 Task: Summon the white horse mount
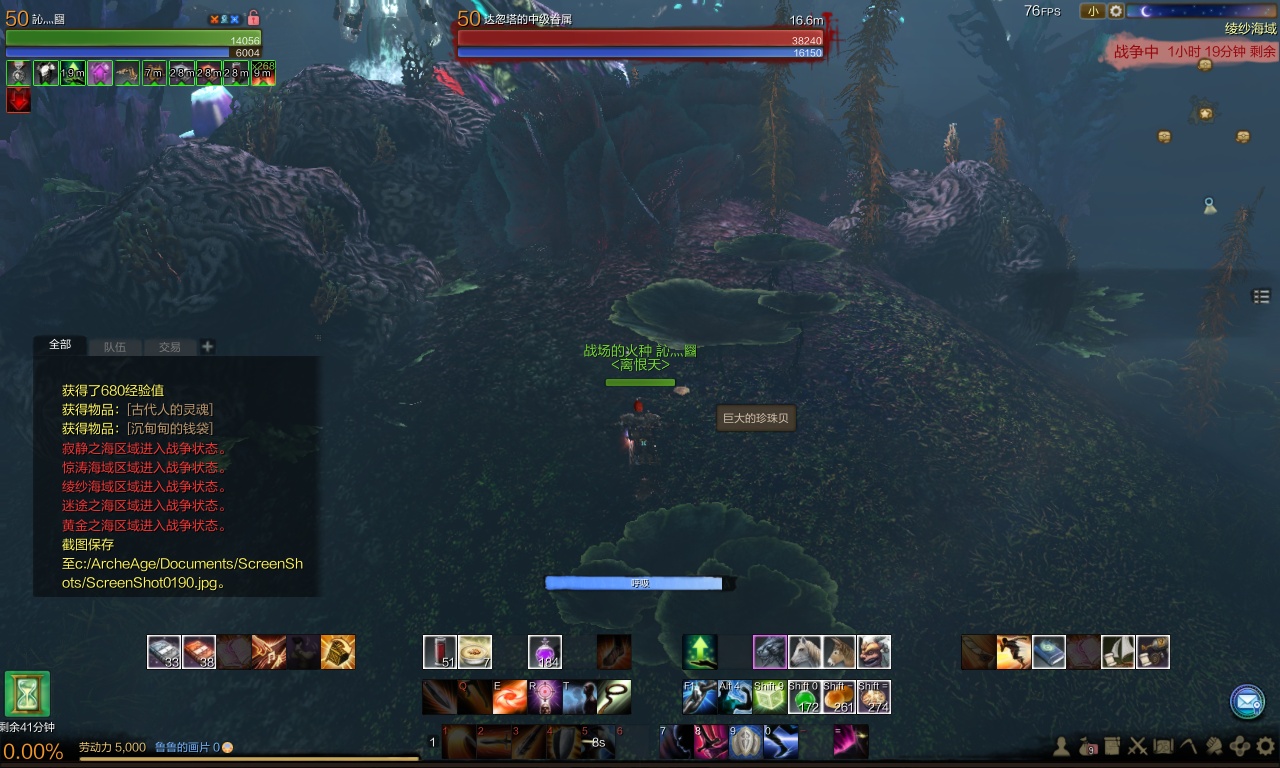click(805, 652)
